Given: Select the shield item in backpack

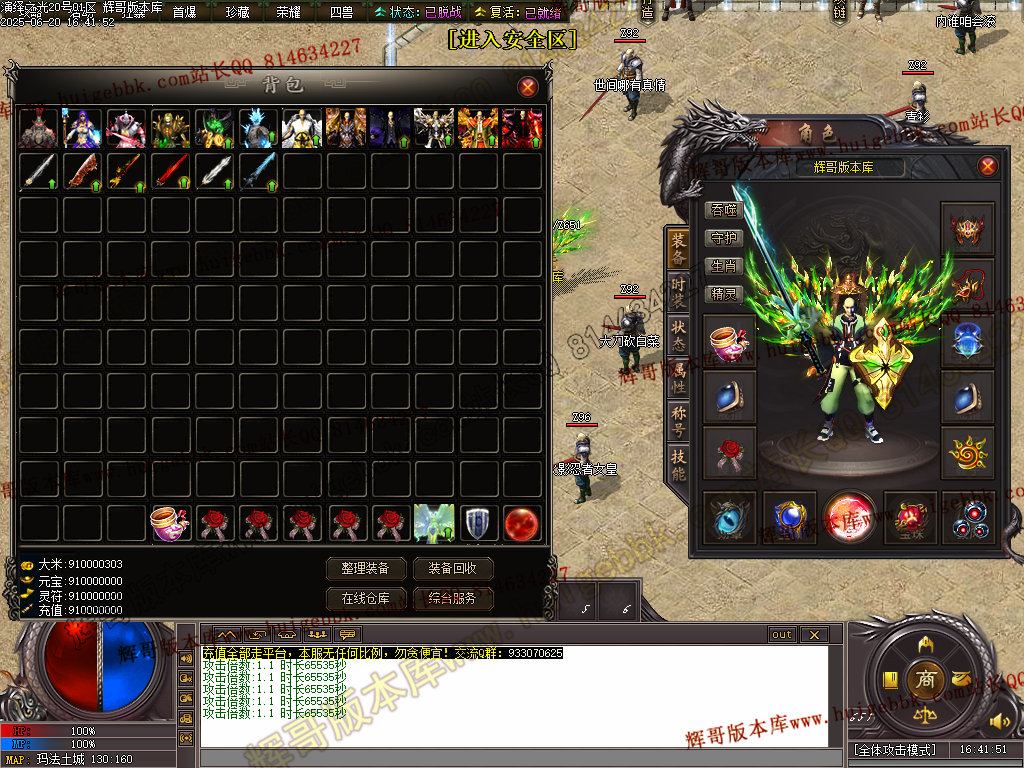Looking at the screenshot, I should (x=478, y=523).
